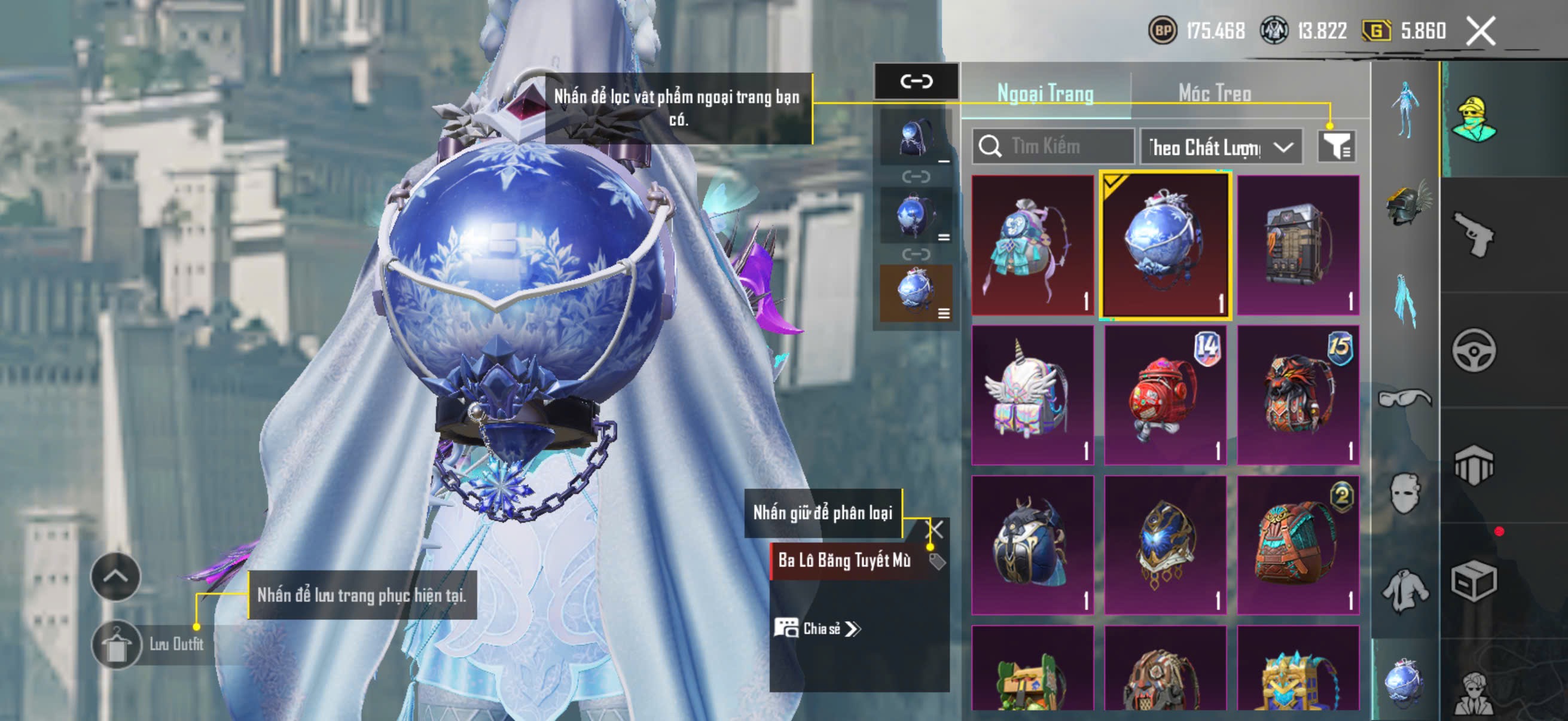Select the Ngoại Trang tab
The height and width of the screenshot is (721, 1568).
tap(1045, 94)
